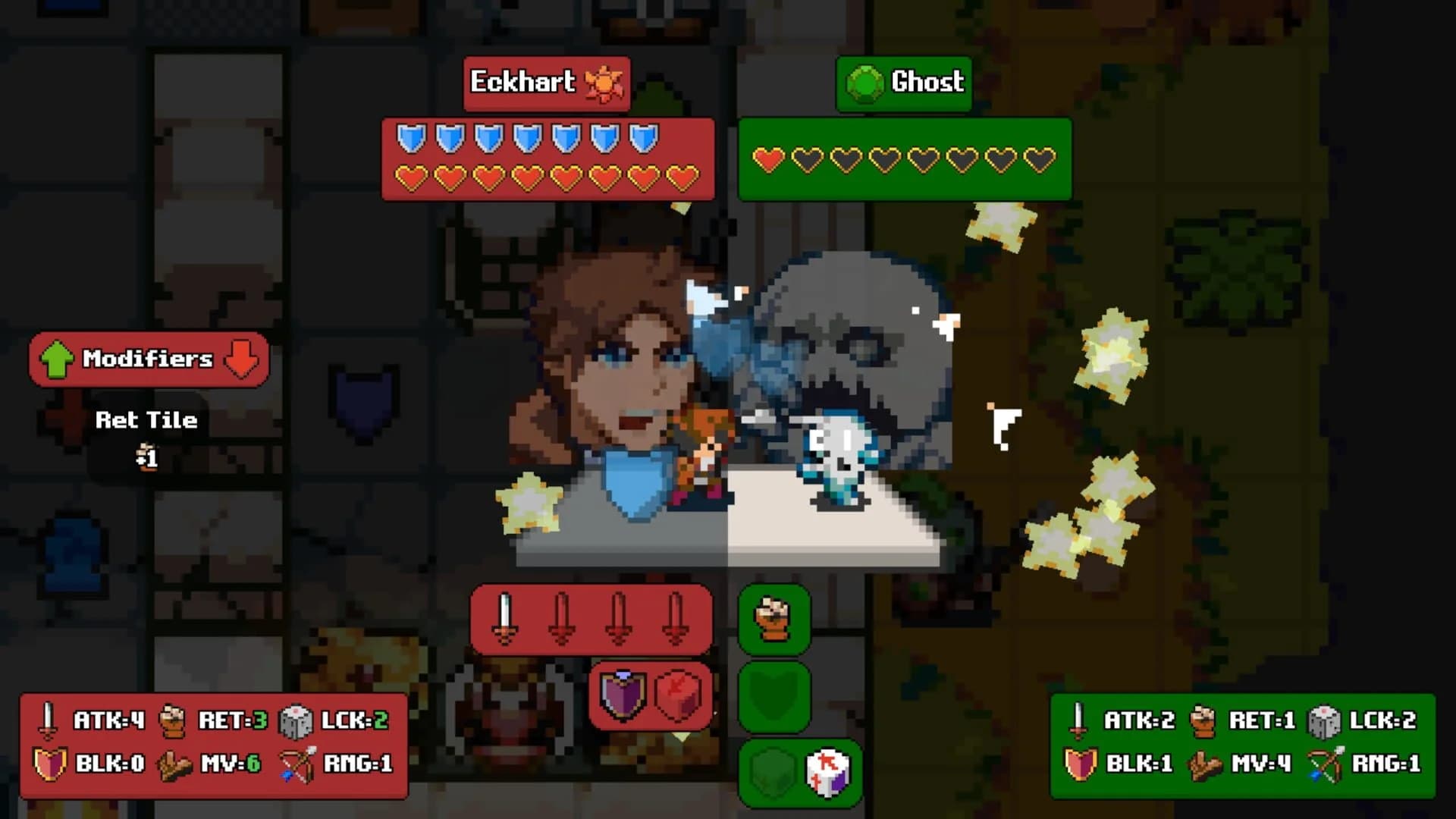Click the ATK sword icon in Eckhart's stats
Image resolution: width=1456 pixels, height=819 pixels.
[x=48, y=720]
